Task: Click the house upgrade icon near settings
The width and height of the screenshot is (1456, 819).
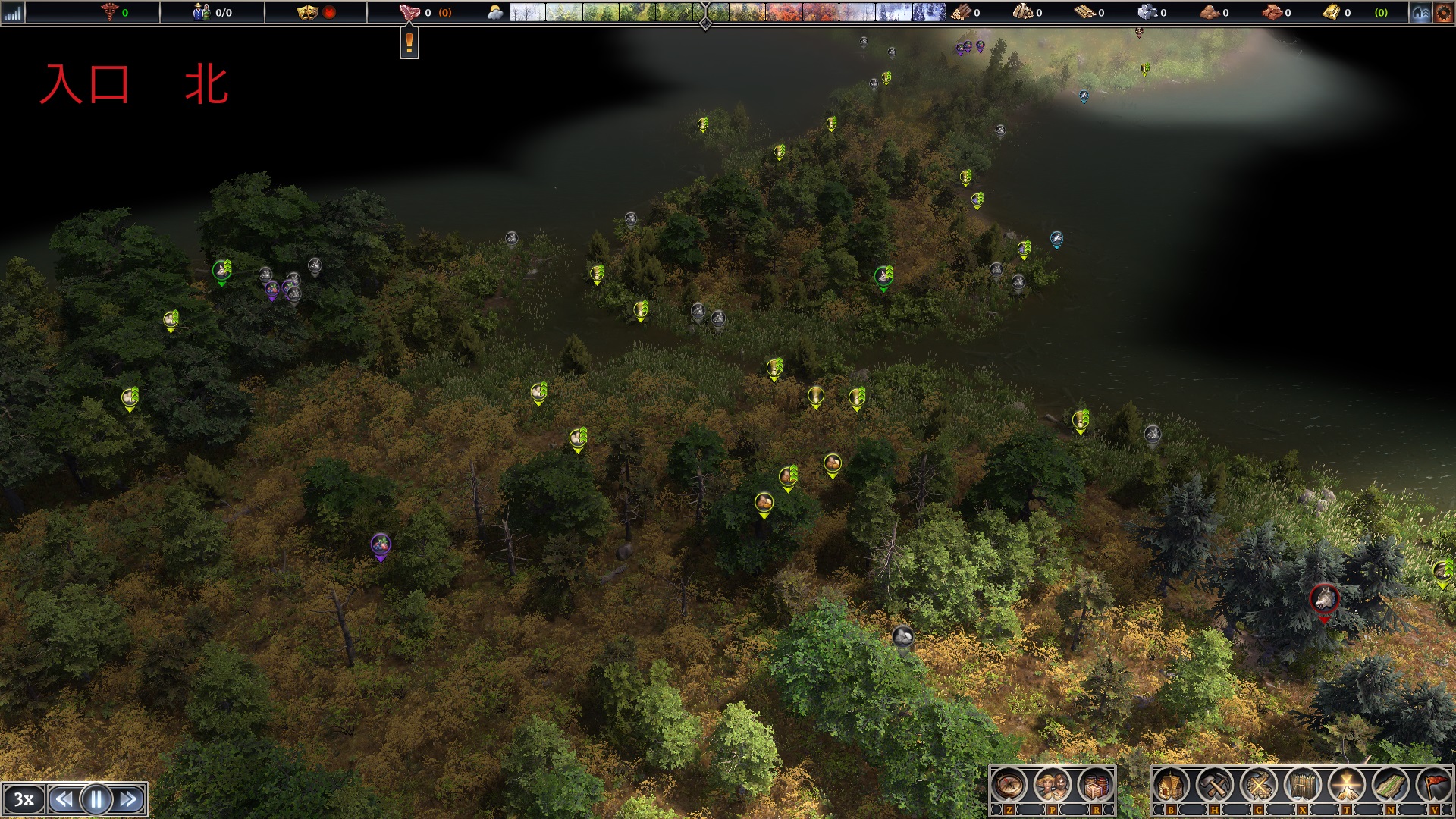Action: [x=1420, y=12]
